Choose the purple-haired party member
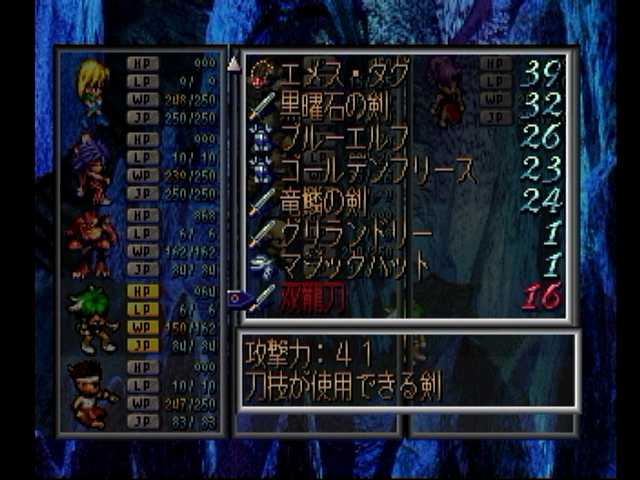640x480 pixels. coord(91,167)
